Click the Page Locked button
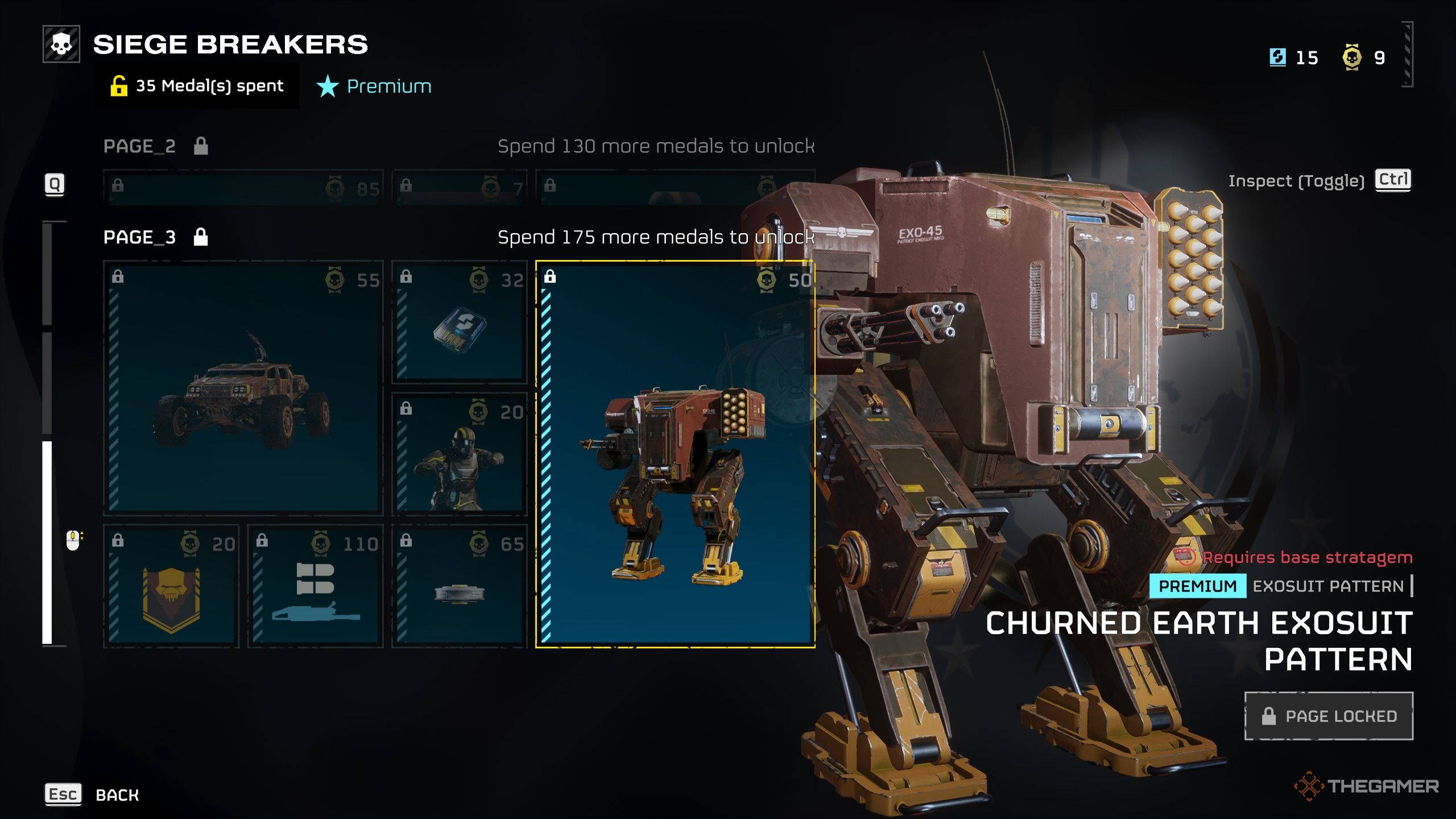The width and height of the screenshot is (1456, 819). click(x=1329, y=716)
